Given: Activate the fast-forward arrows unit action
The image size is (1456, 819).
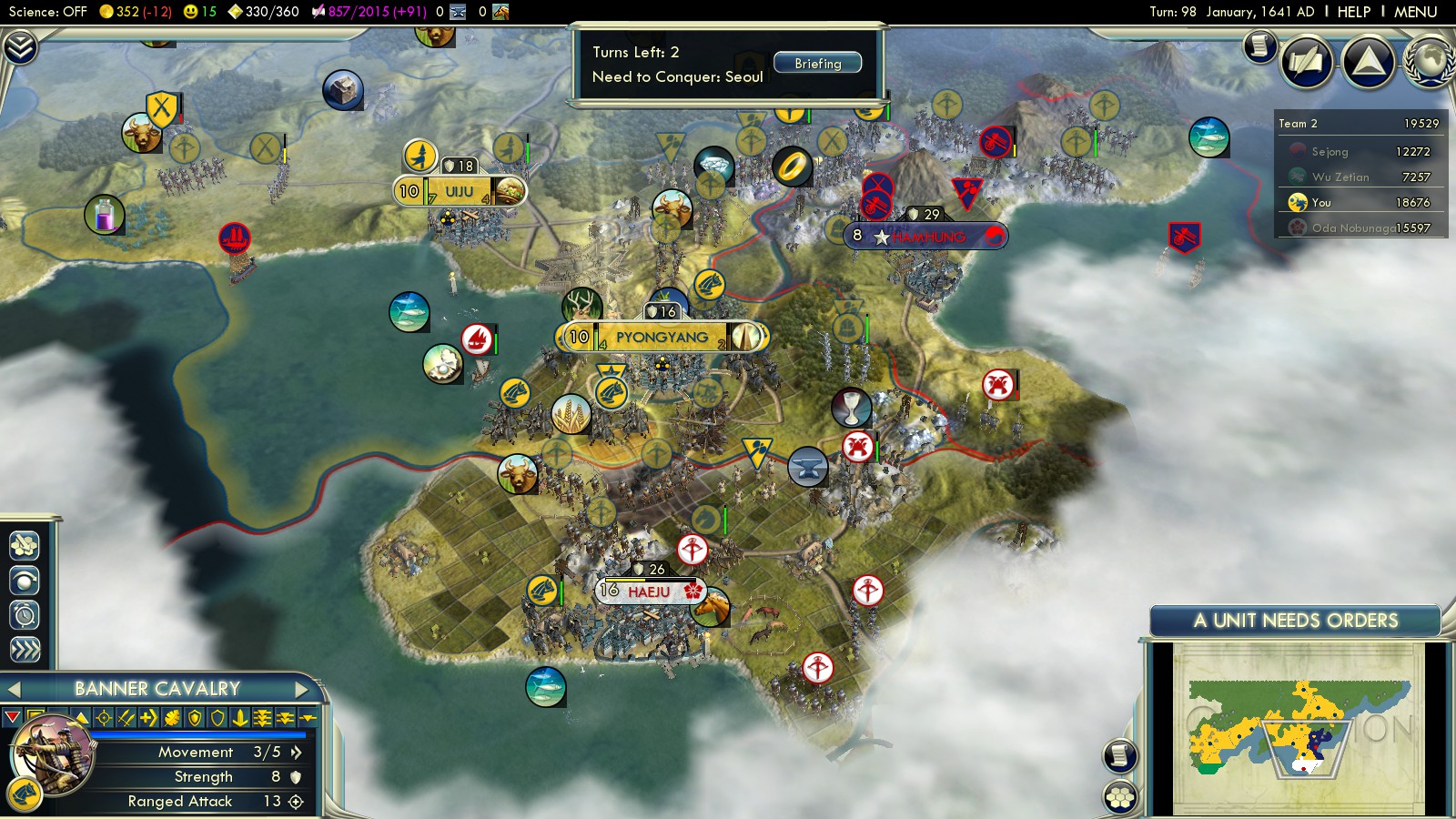Looking at the screenshot, I should 25,649.
